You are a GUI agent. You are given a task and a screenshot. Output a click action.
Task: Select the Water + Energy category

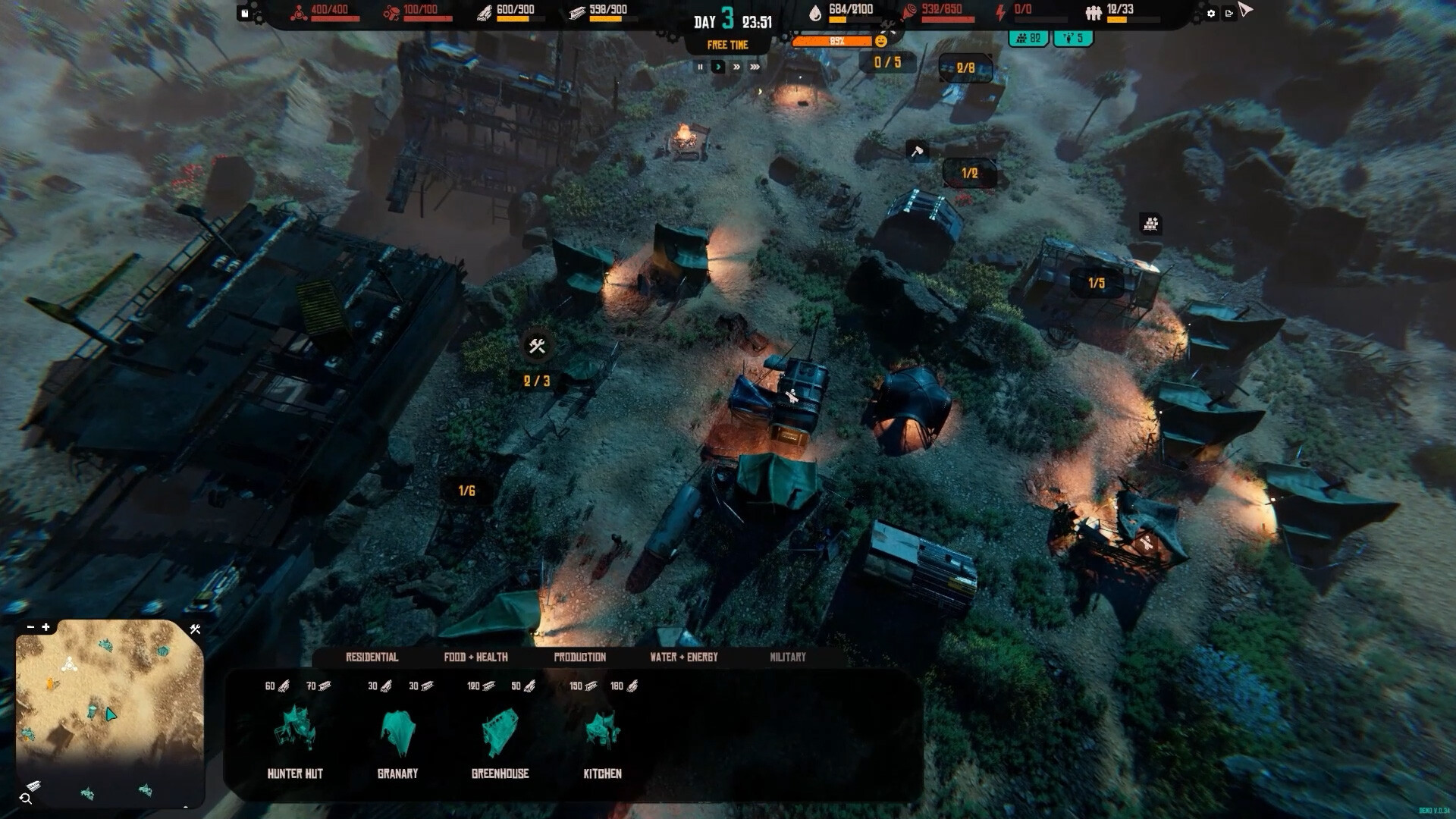[x=683, y=657]
